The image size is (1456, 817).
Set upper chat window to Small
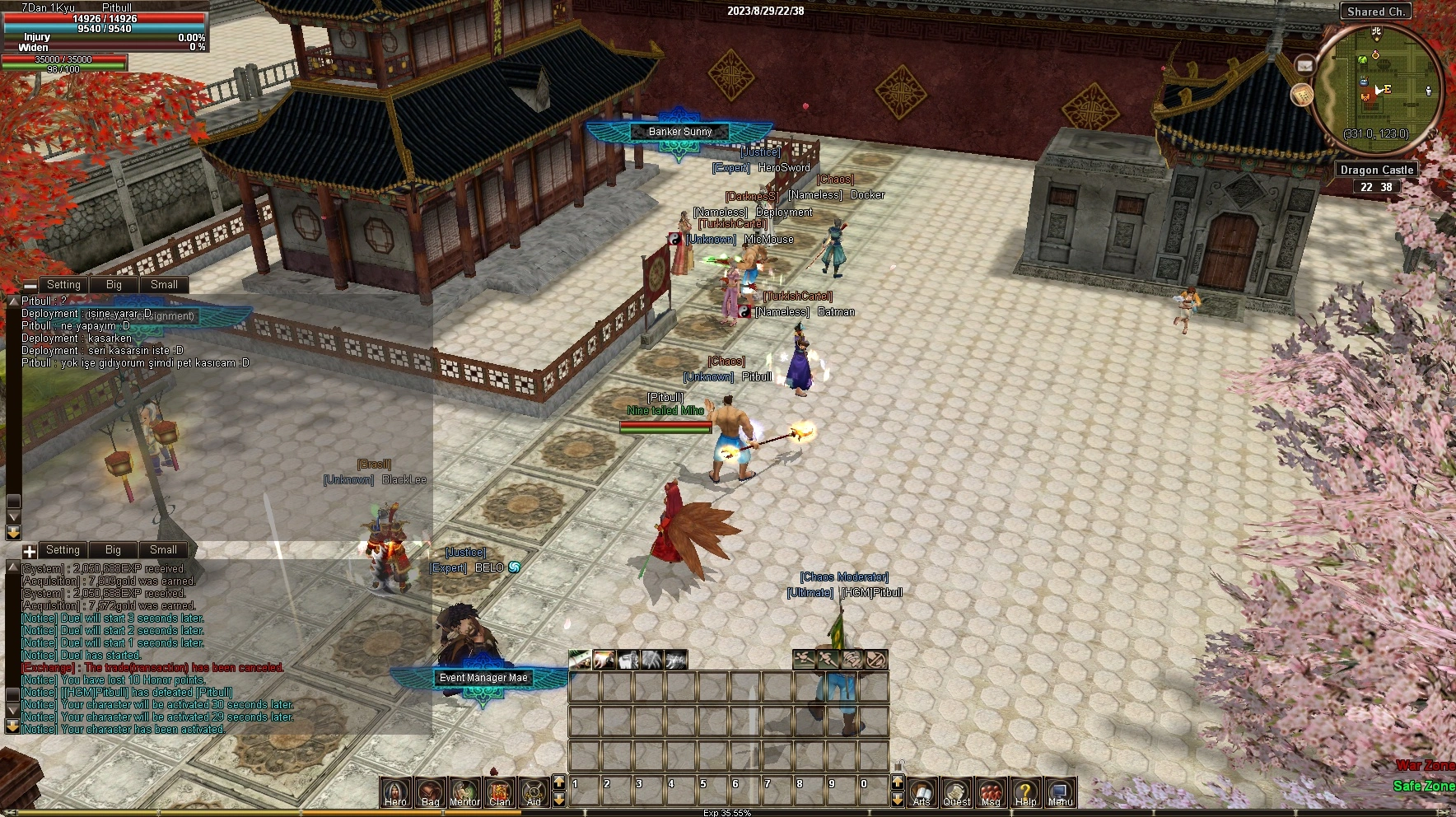[x=164, y=285]
